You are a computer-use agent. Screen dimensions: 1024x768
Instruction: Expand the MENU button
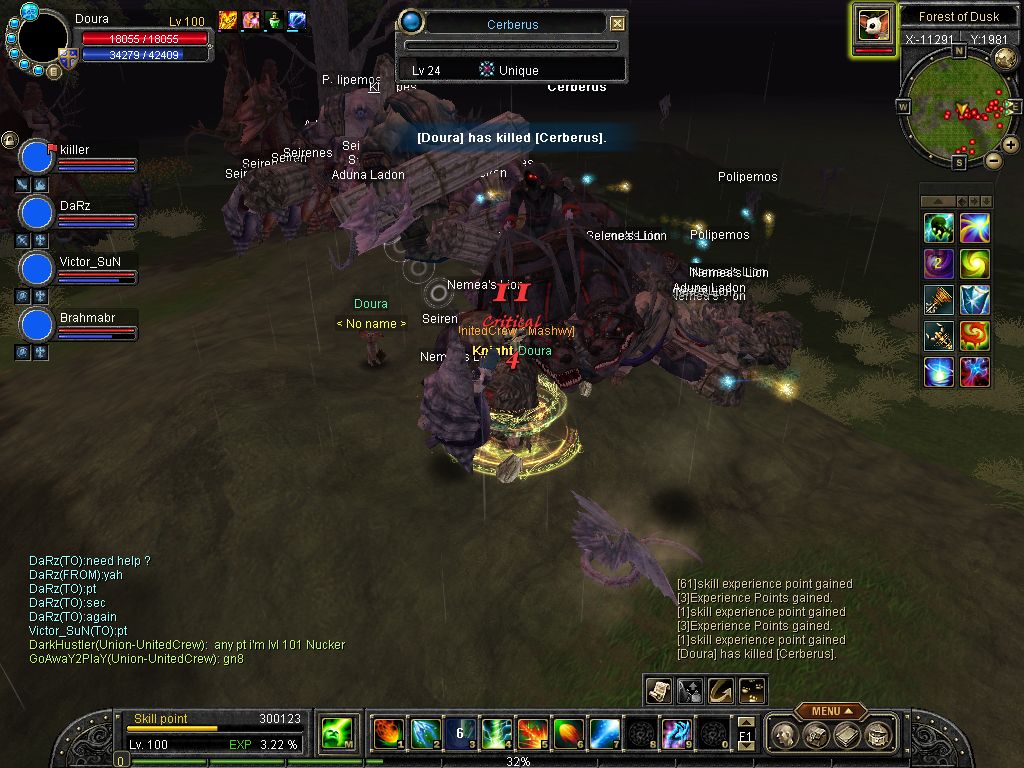tap(830, 711)
